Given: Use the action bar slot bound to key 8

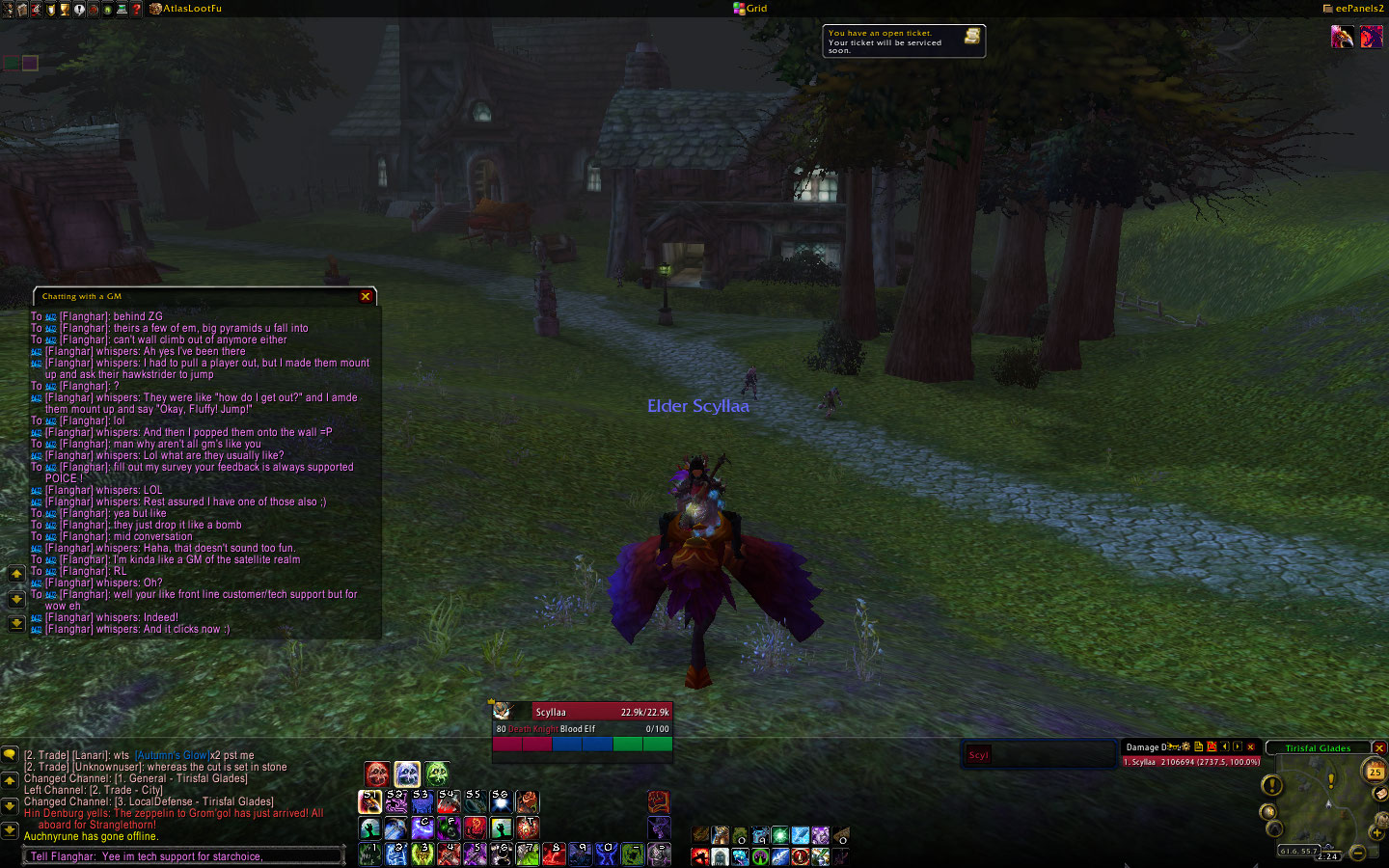Looking at the screenshot, I should (553, 854).
